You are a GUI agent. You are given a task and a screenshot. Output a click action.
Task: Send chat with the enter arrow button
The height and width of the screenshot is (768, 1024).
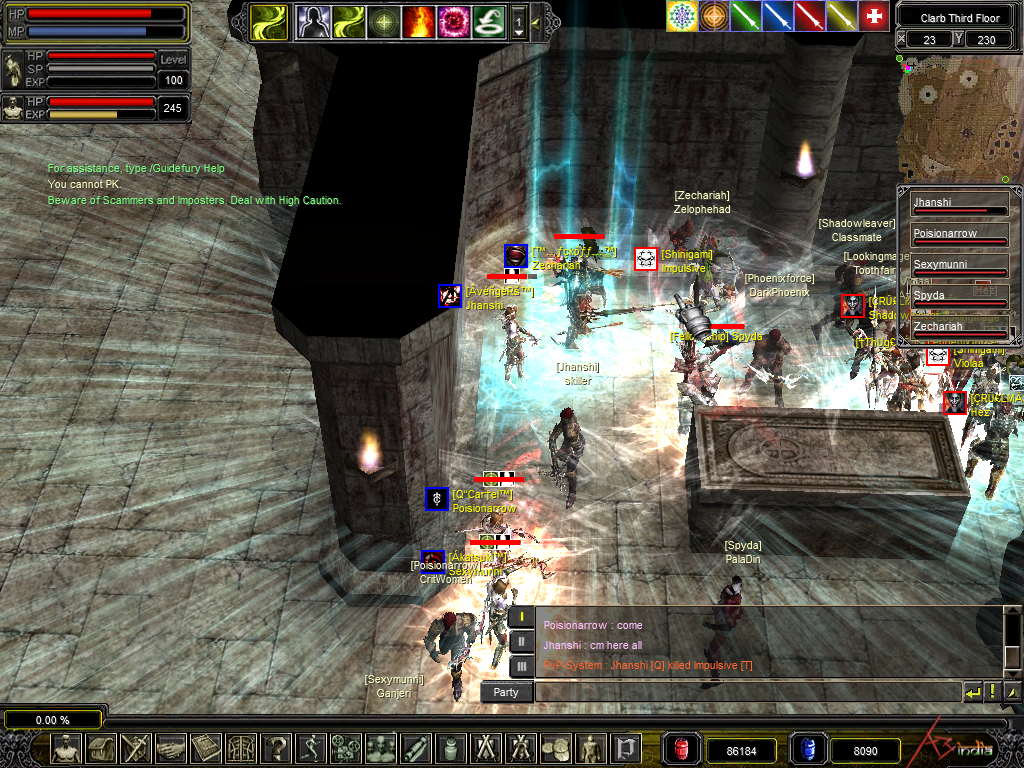pos(972,692)
